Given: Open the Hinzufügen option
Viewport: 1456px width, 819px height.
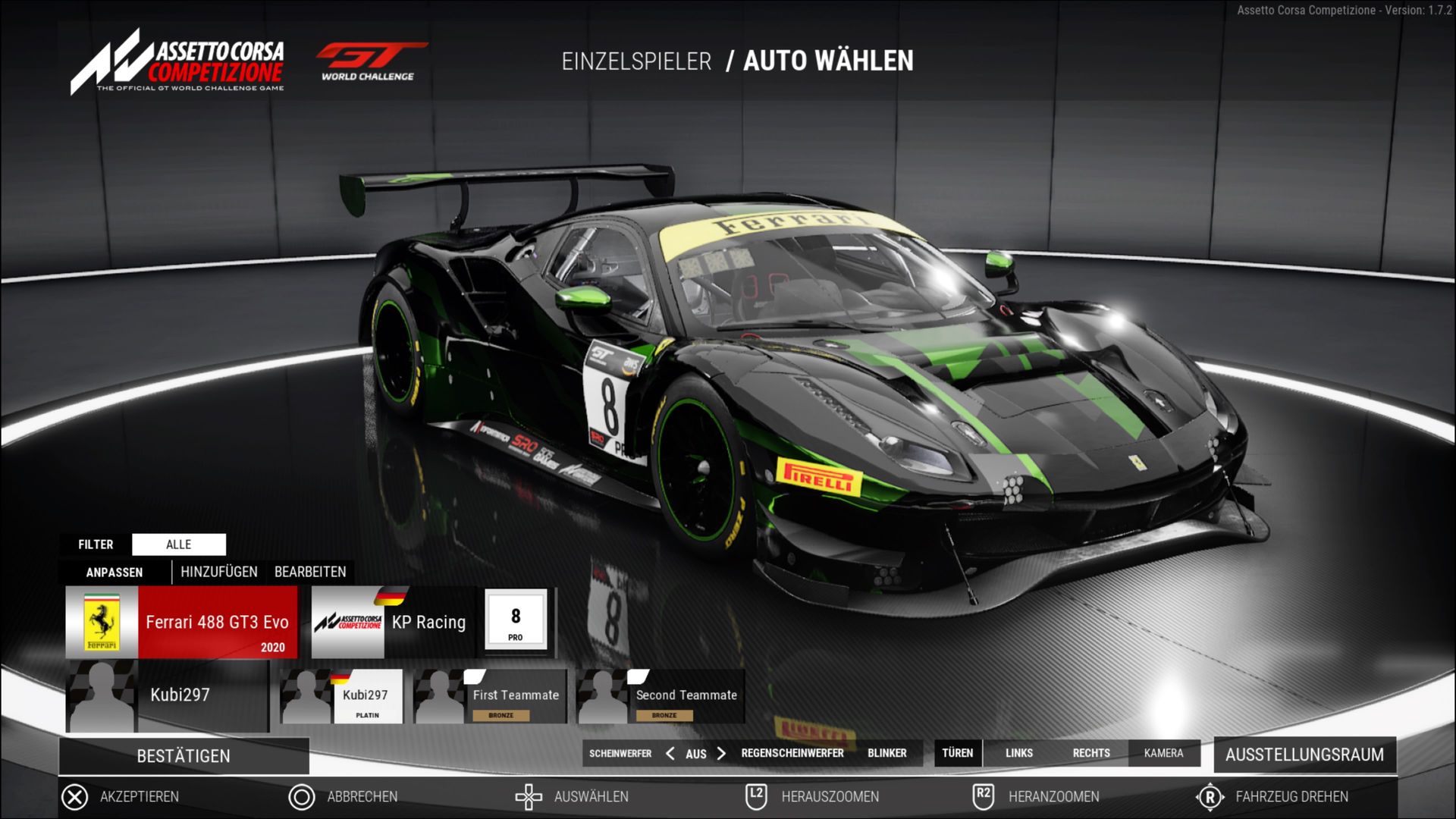Looking at the screenshot, I should point(219,572).
